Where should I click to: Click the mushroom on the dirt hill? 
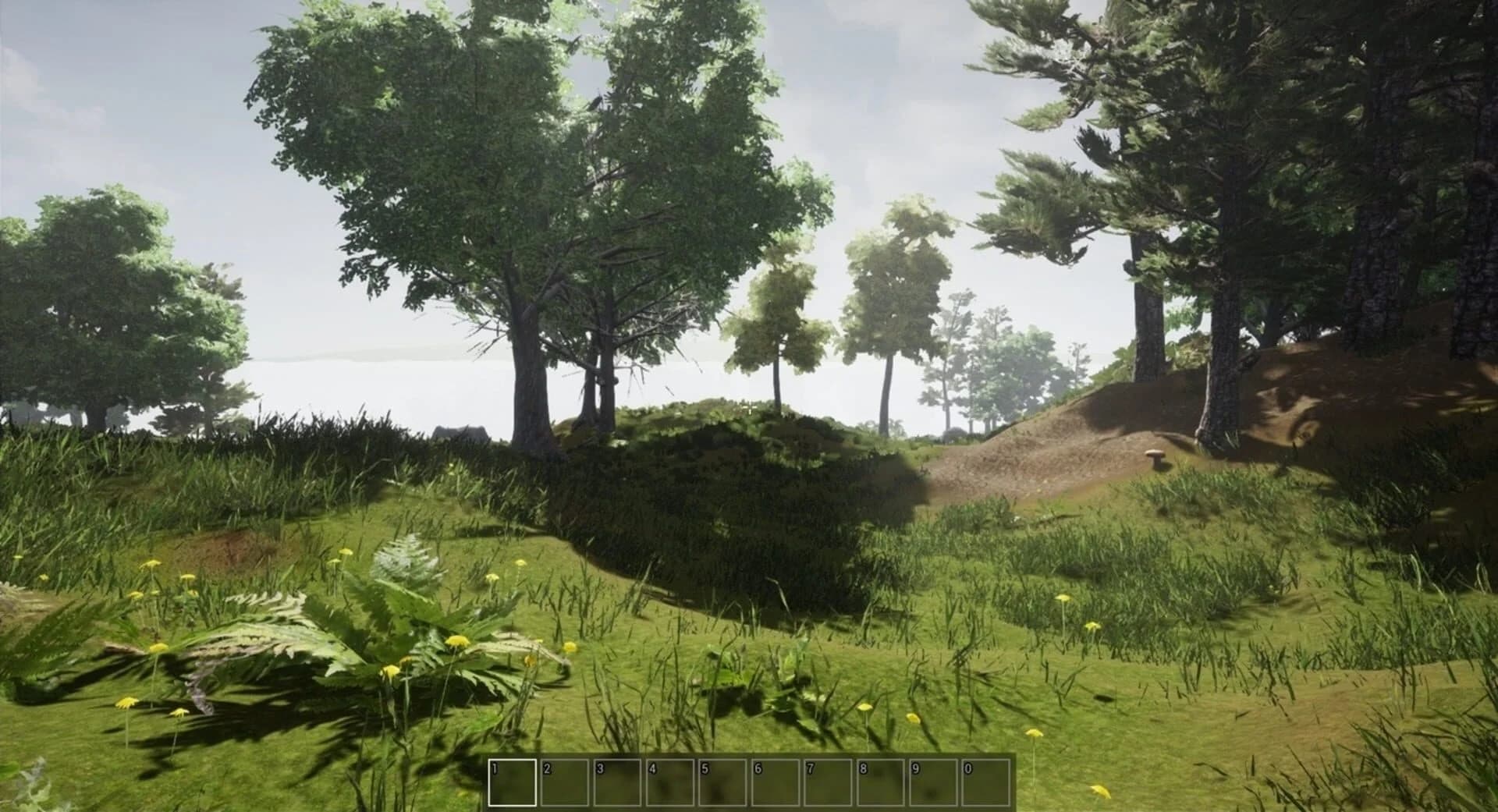pyautogui.click(x=1157, y=457)
